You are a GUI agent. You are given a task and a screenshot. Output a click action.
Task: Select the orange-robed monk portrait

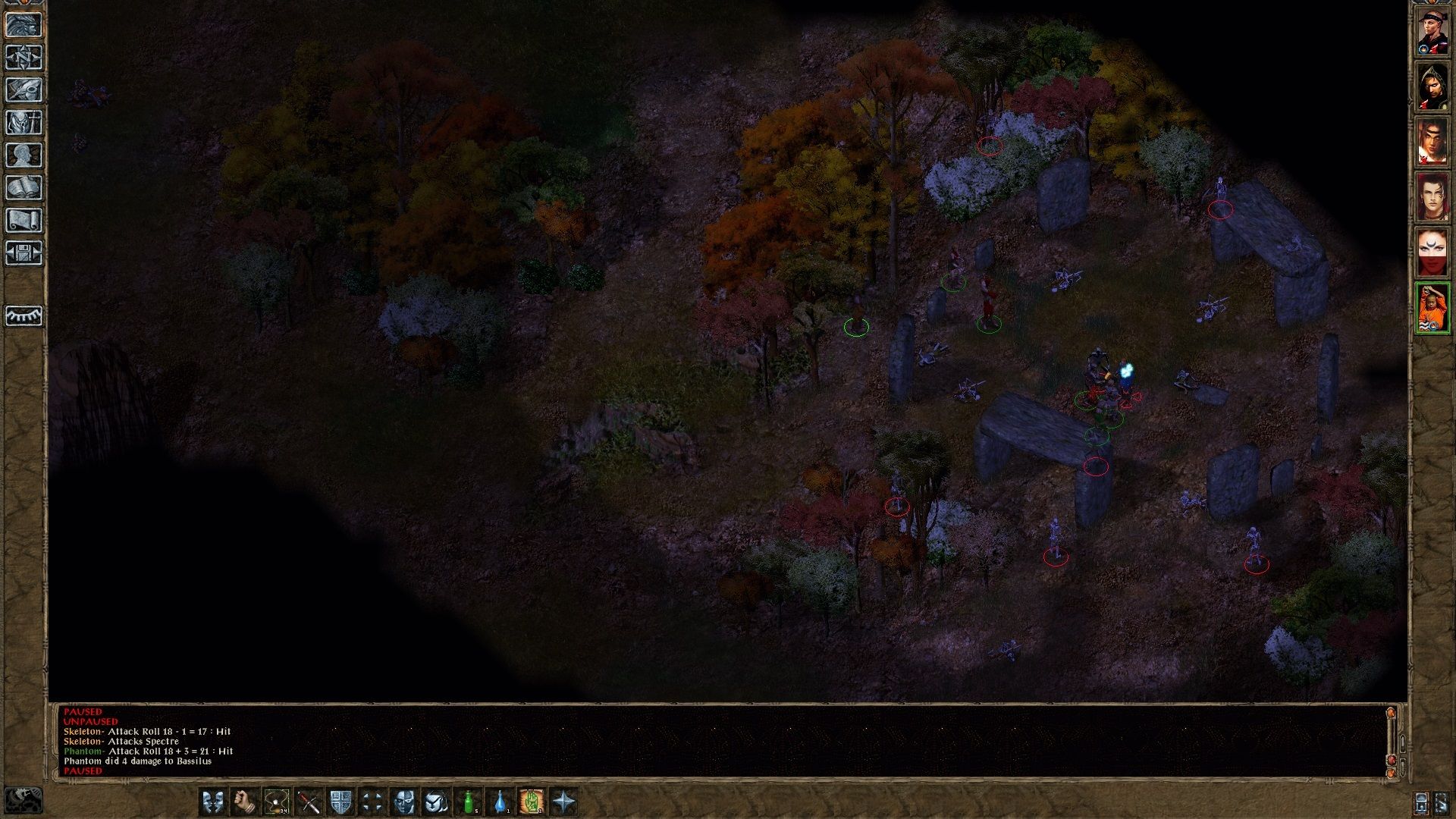(1432, 308)
